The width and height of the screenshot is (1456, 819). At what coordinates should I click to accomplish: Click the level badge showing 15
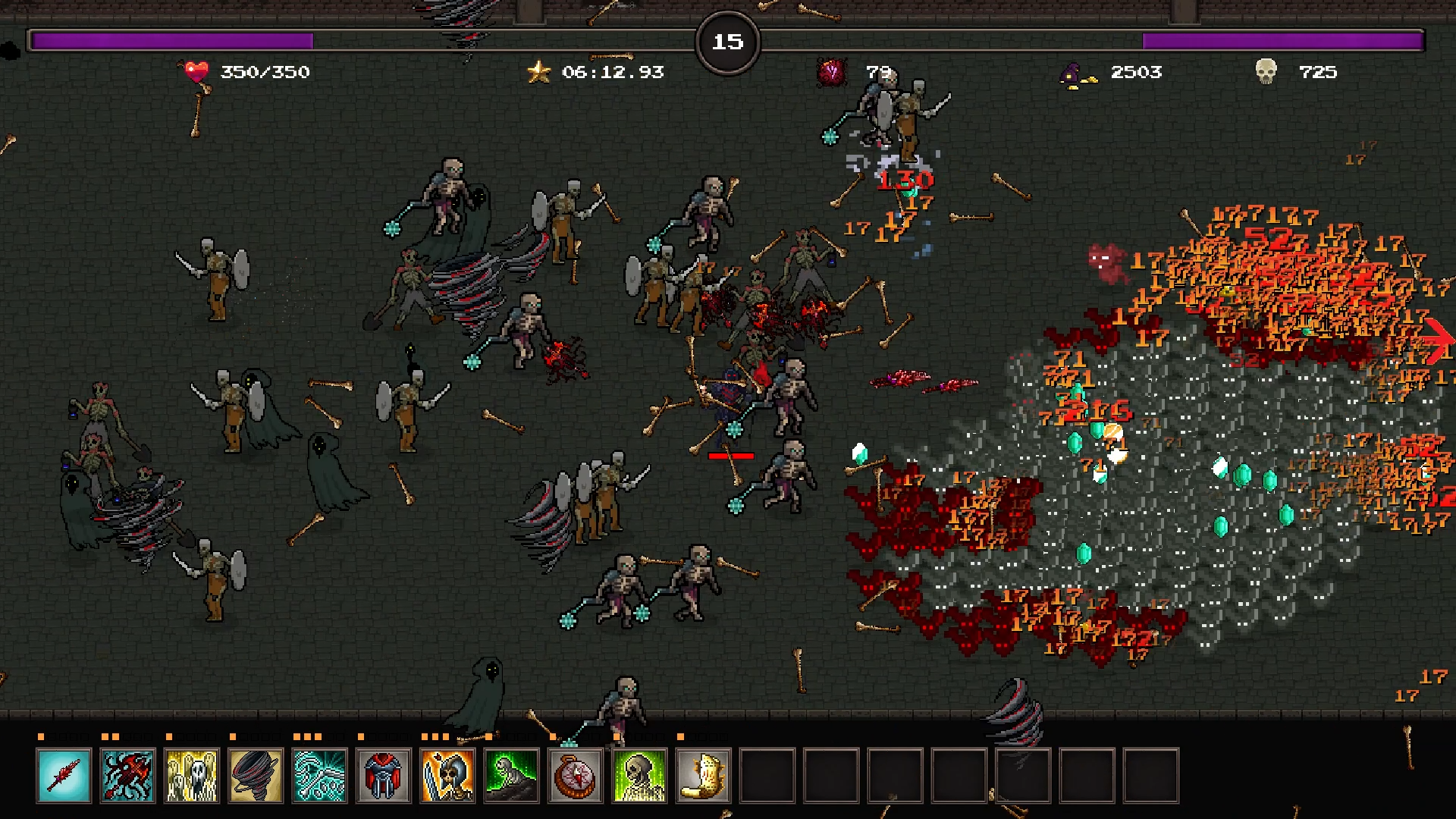coord(726,42)
